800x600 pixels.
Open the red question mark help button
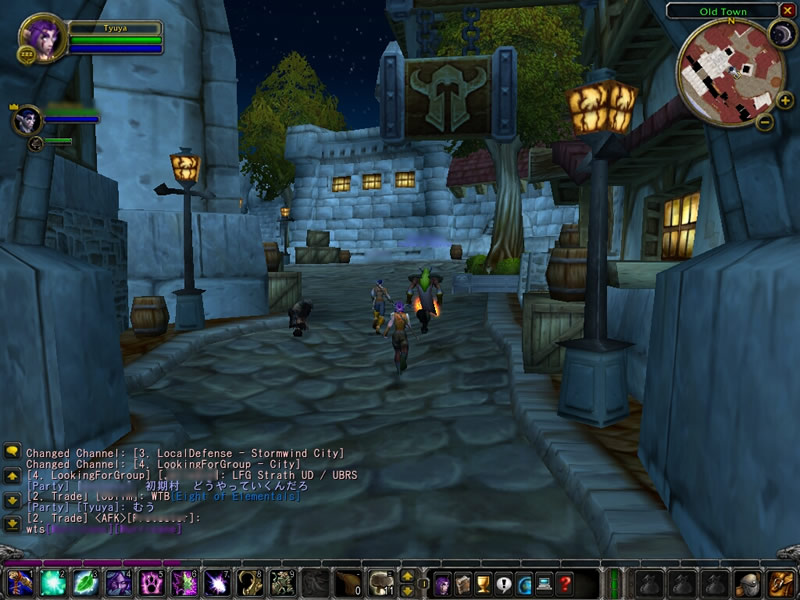(565, 583)
